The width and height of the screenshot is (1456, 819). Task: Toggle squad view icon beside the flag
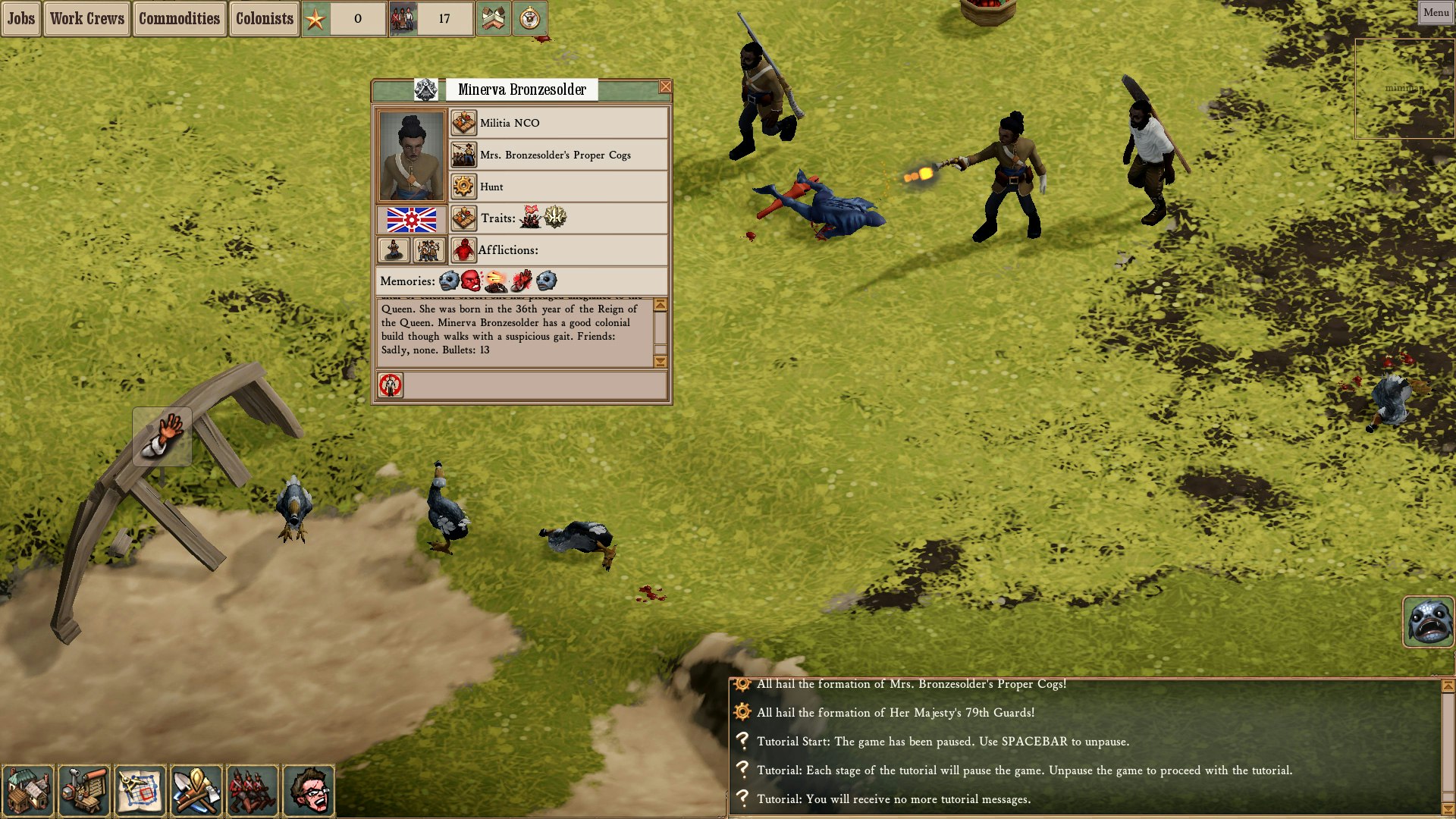430,250
